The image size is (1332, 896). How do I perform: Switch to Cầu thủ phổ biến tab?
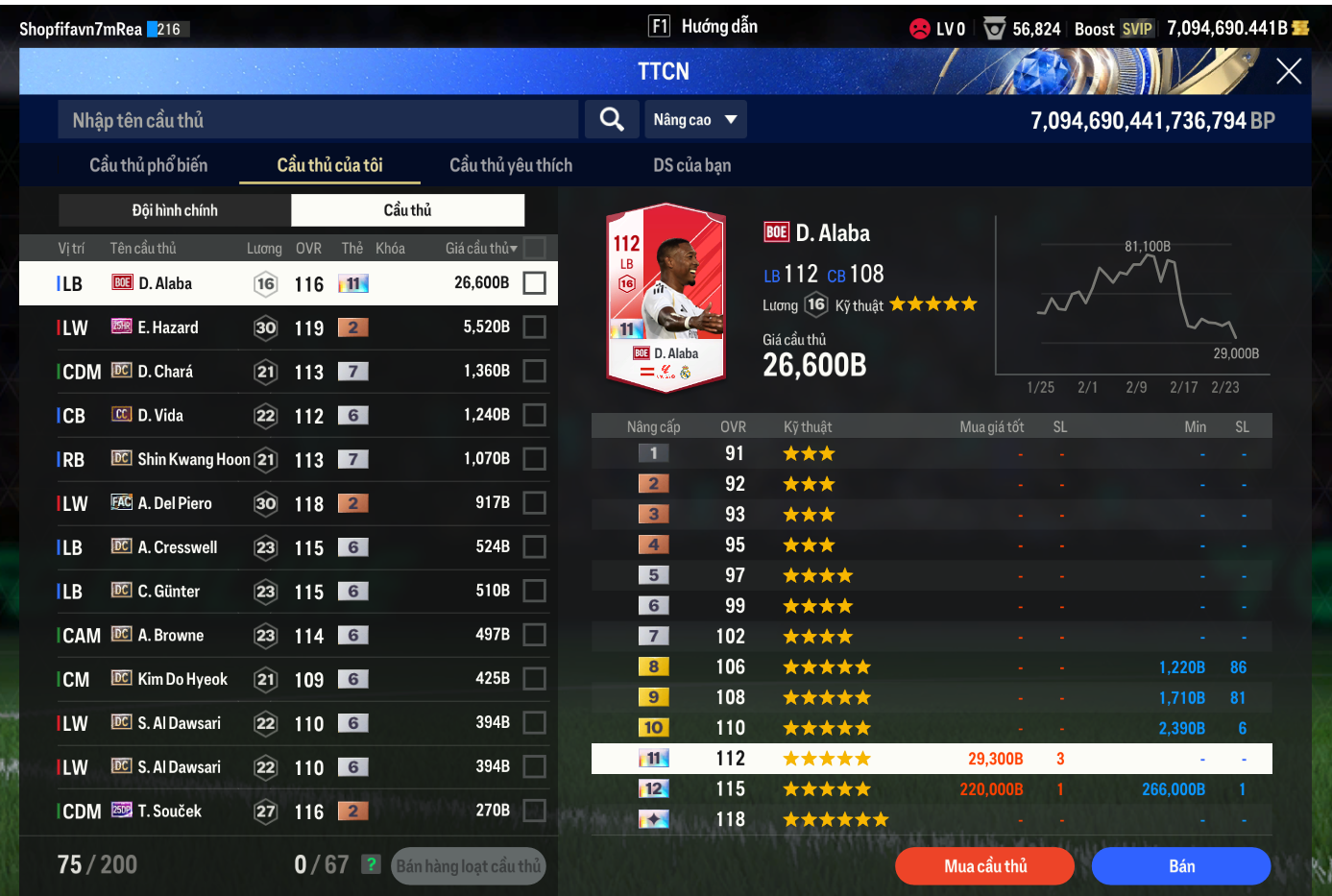pyautogui.click(x=148, y=165)
